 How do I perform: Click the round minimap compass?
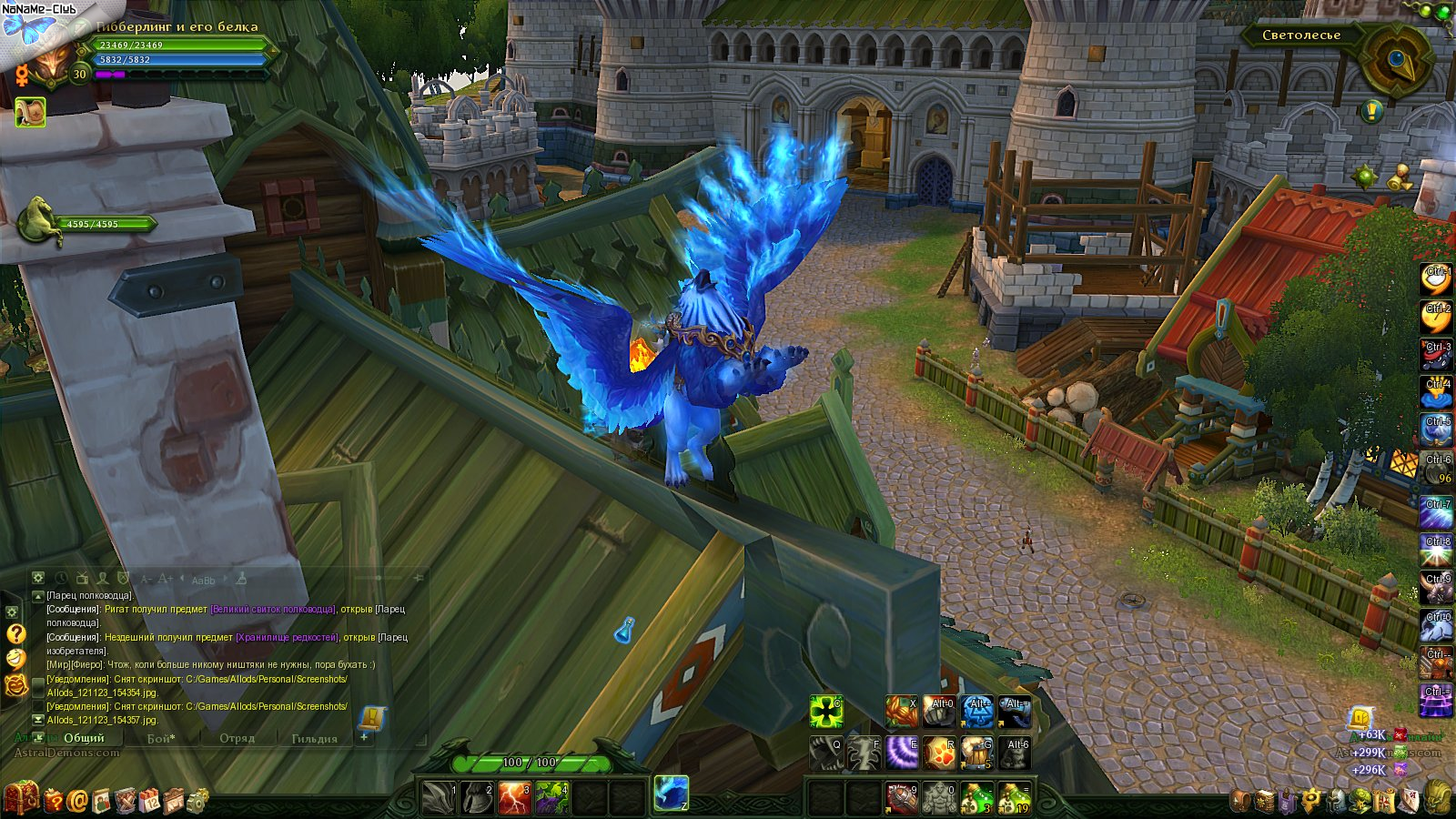1397,59
